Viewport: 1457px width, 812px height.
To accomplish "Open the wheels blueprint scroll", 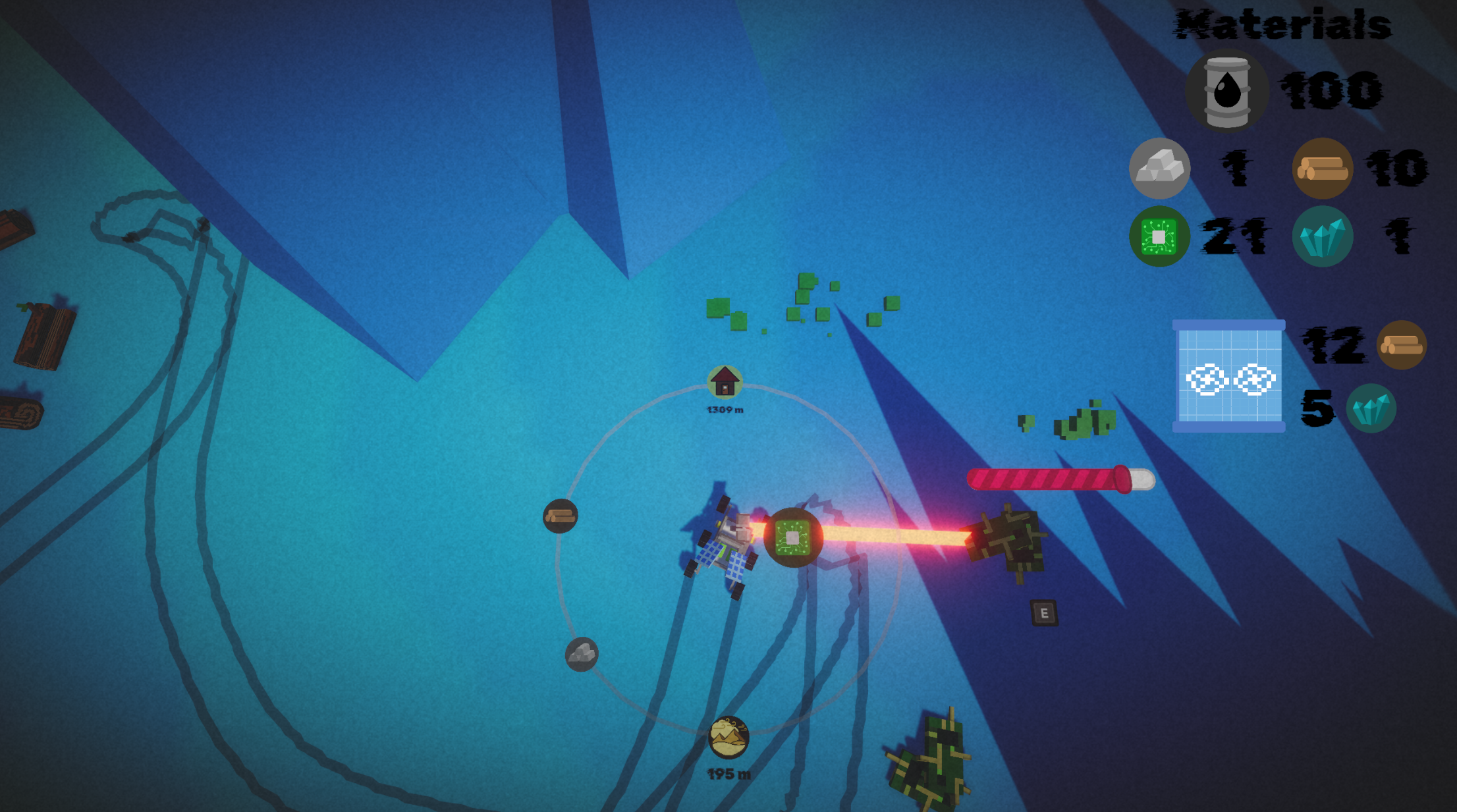I will click(x=1228, y=376).
